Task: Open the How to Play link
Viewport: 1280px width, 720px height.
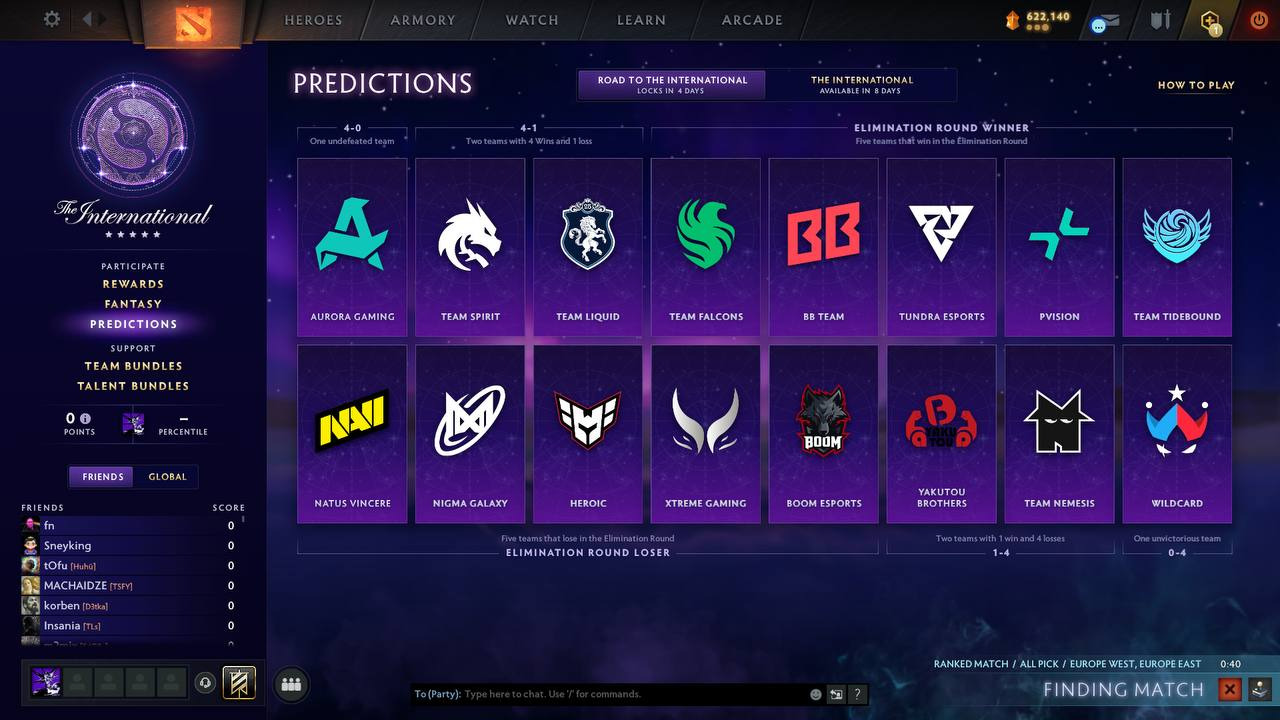Action: coord(1195,85)
